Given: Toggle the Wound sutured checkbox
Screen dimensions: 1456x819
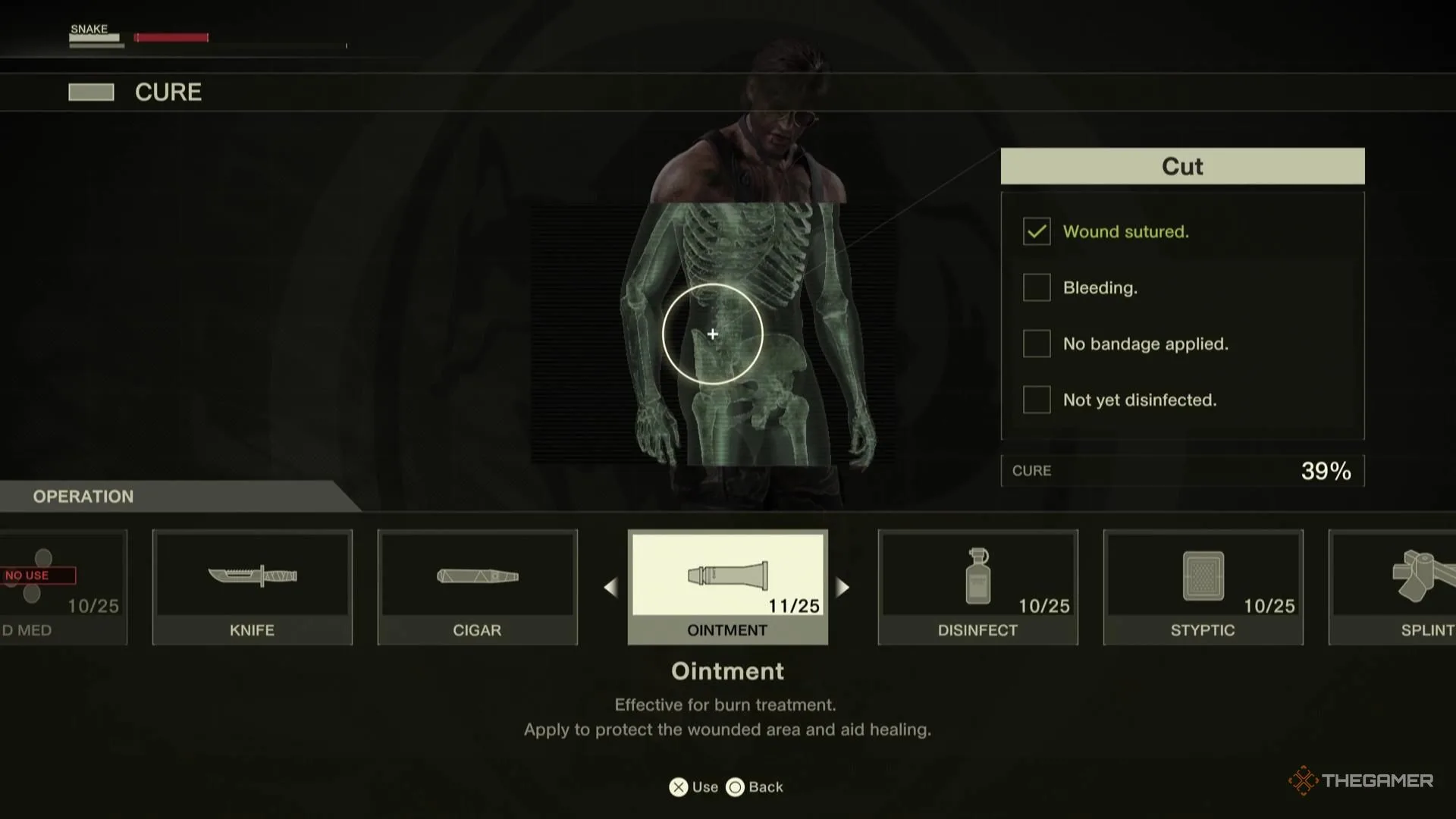Looking at the screenshot, I should click(x=1036, y=231).
